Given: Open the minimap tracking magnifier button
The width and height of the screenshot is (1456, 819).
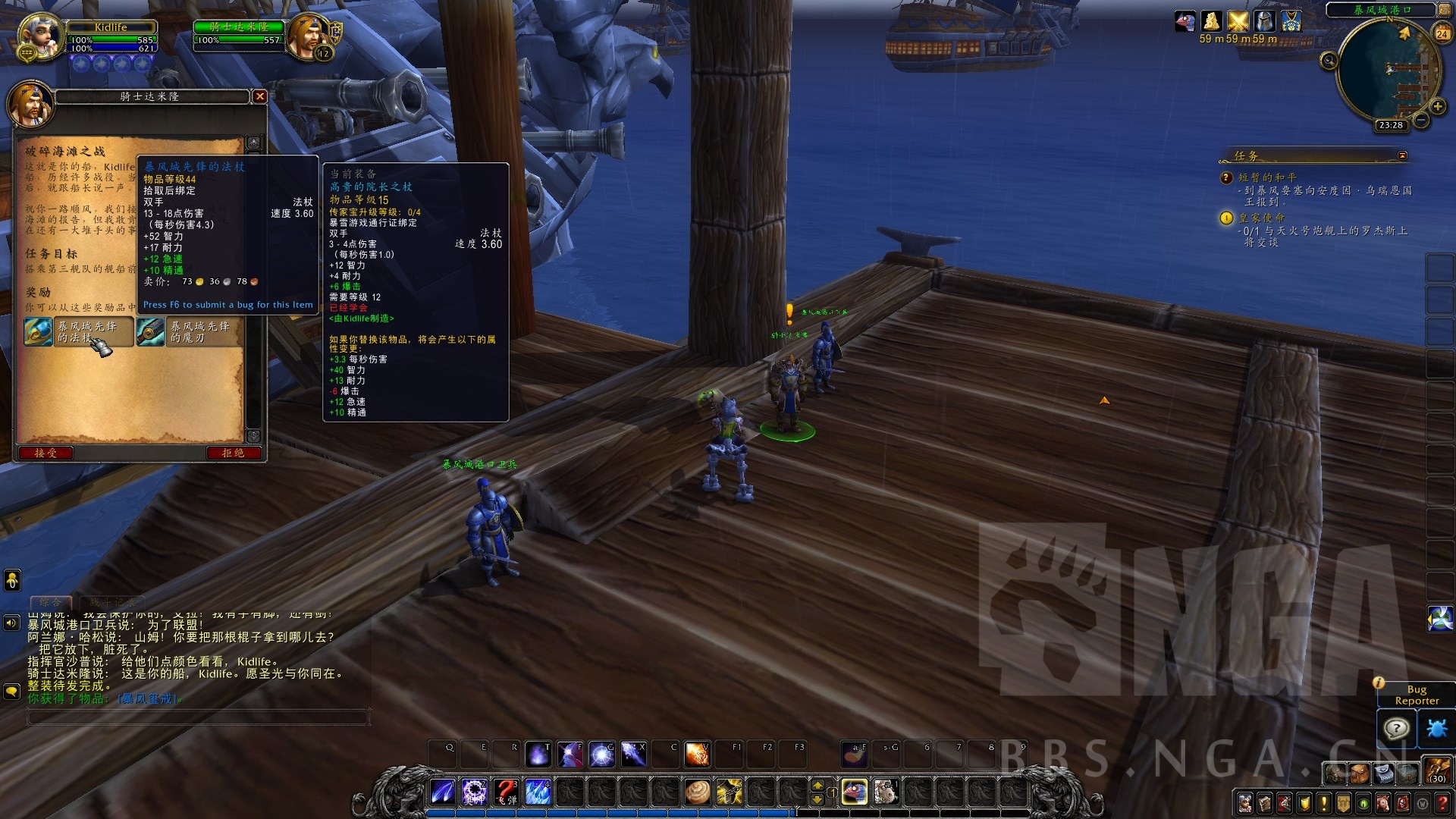Looking at the screenshot, I should click(1329, 61).
